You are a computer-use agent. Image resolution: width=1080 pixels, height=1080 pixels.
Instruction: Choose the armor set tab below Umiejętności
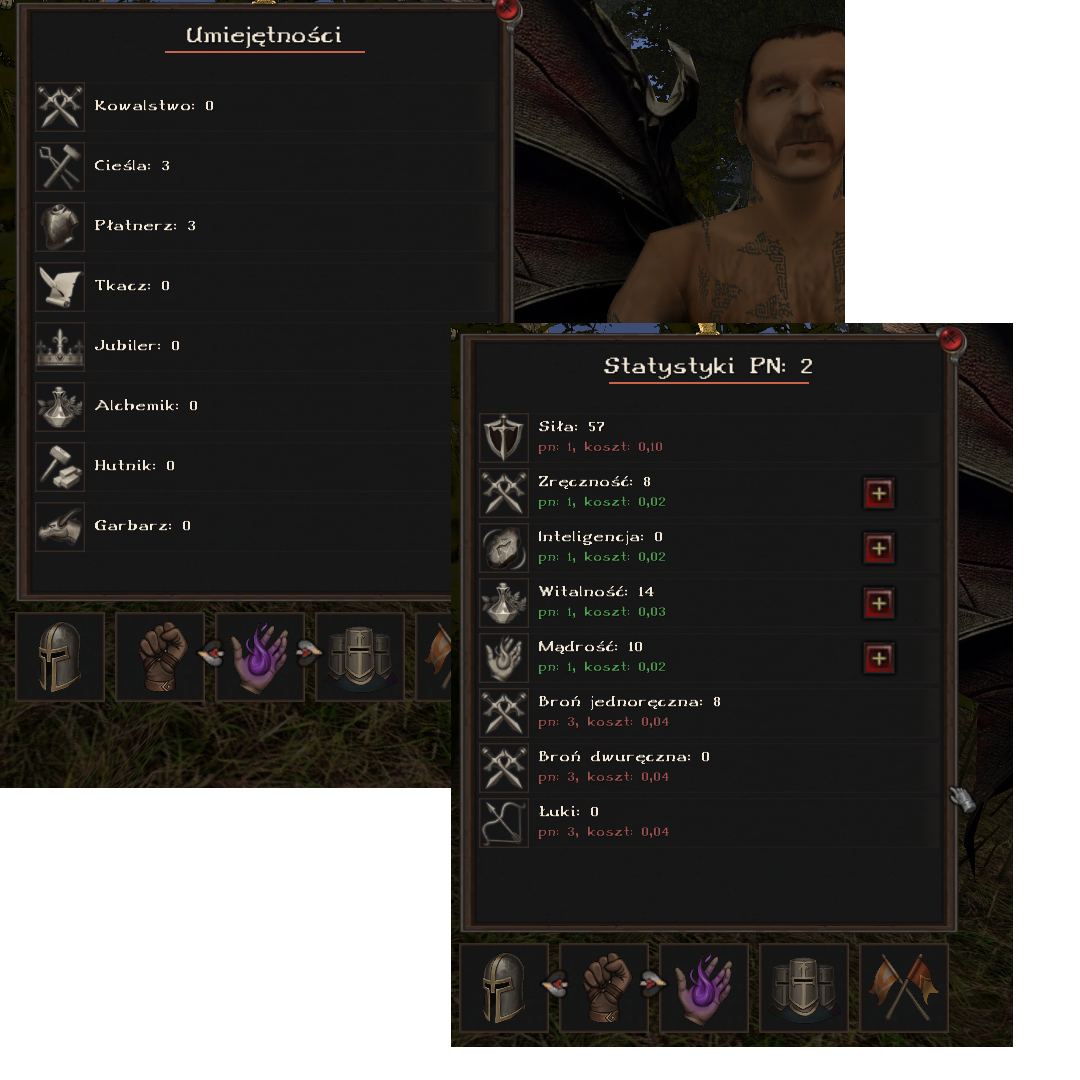click(360, 656)
